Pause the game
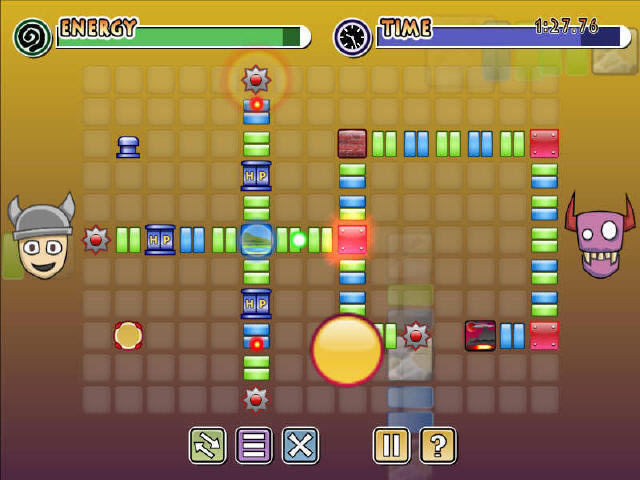The image size is (640, 480). click(x=391, y=444)
